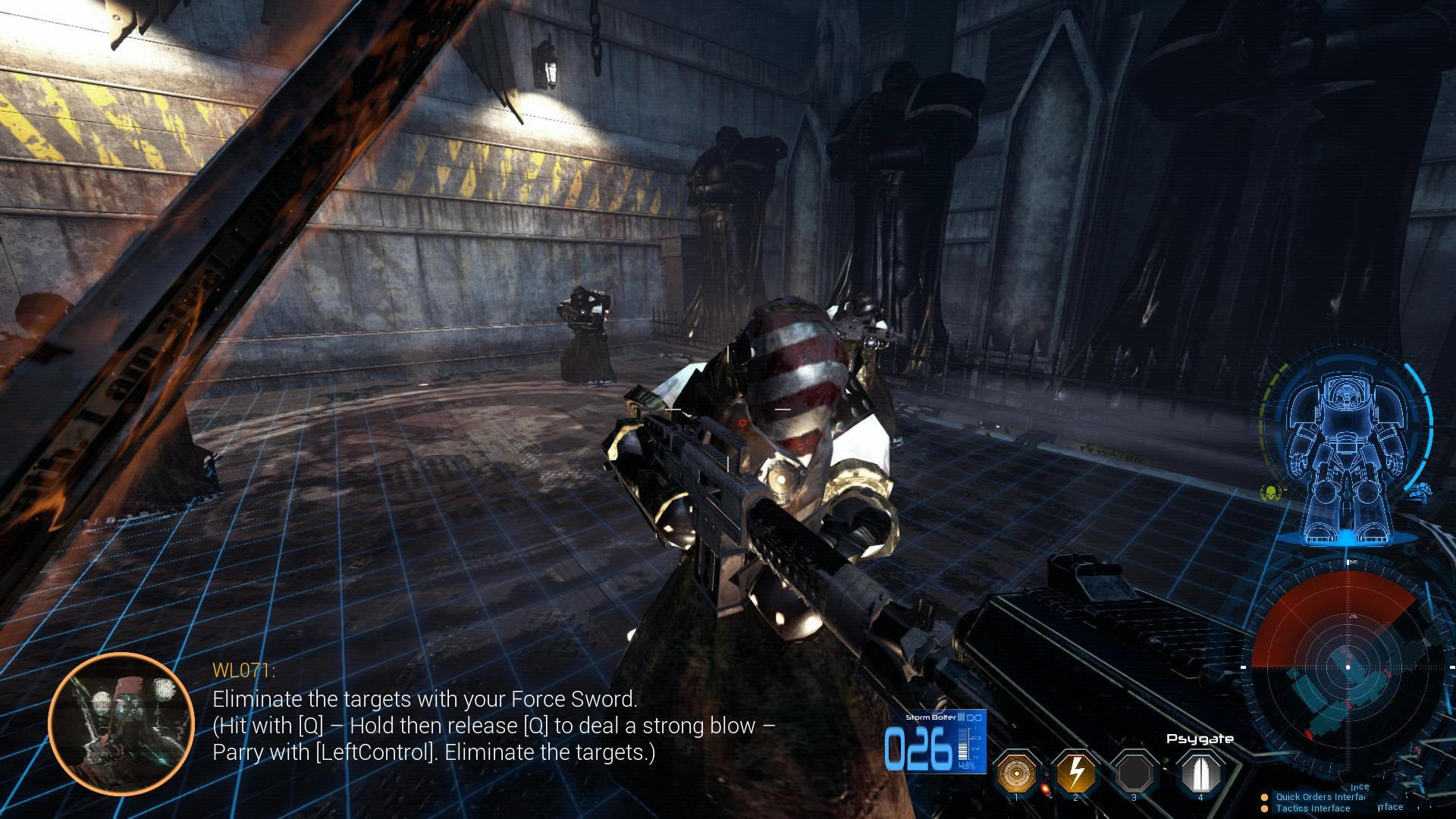Activate the concentric rings ability in slot 1
Image resolution: width=1456 pixels, height=819 pixels.
click(x=1016, y=773)
